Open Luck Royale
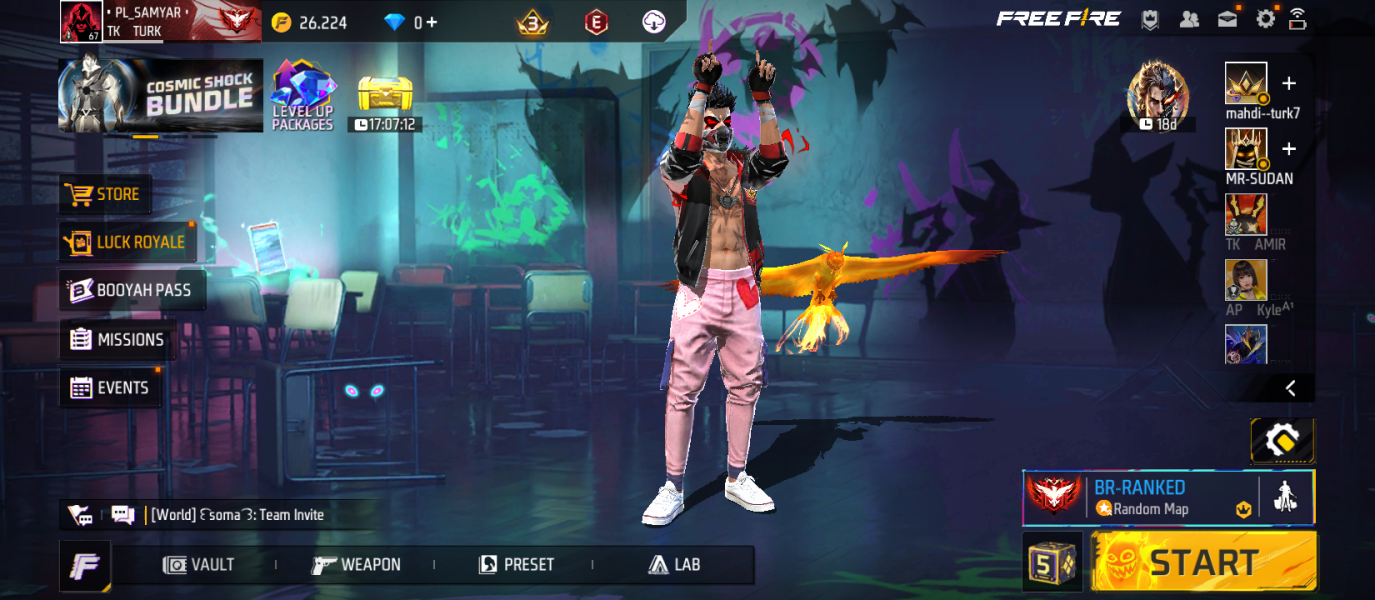Viewport: 1375px width, 600px height. pyautogui.click(x=126, y=242)
